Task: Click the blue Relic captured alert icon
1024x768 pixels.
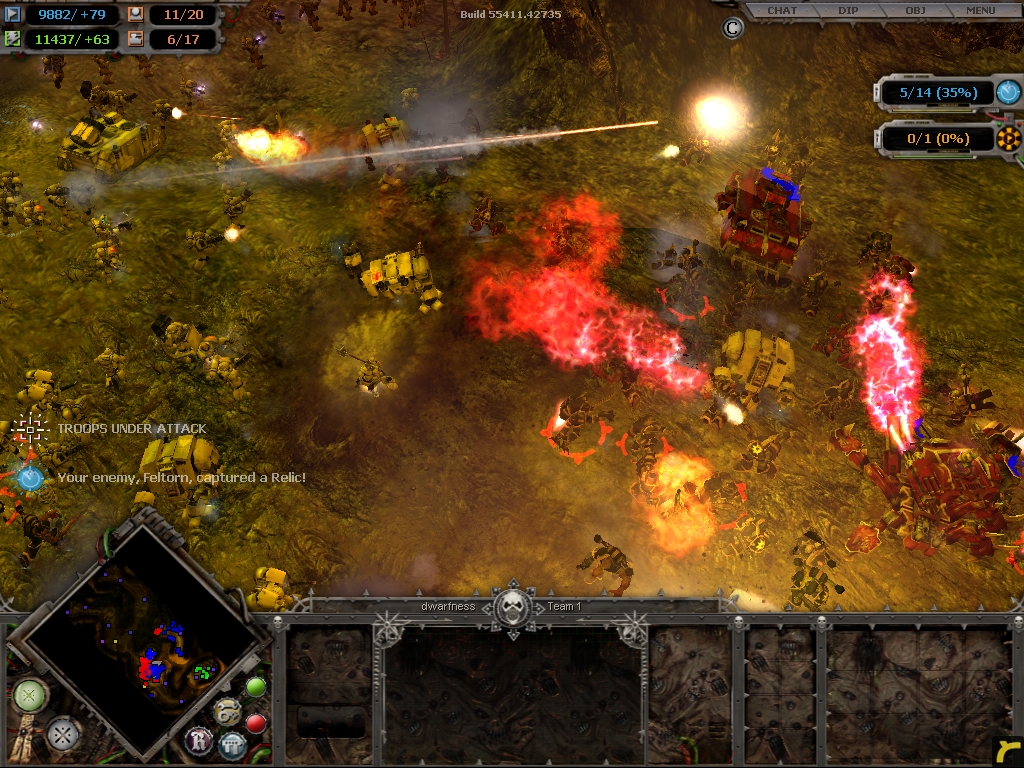Action: [x=30, y=478]
